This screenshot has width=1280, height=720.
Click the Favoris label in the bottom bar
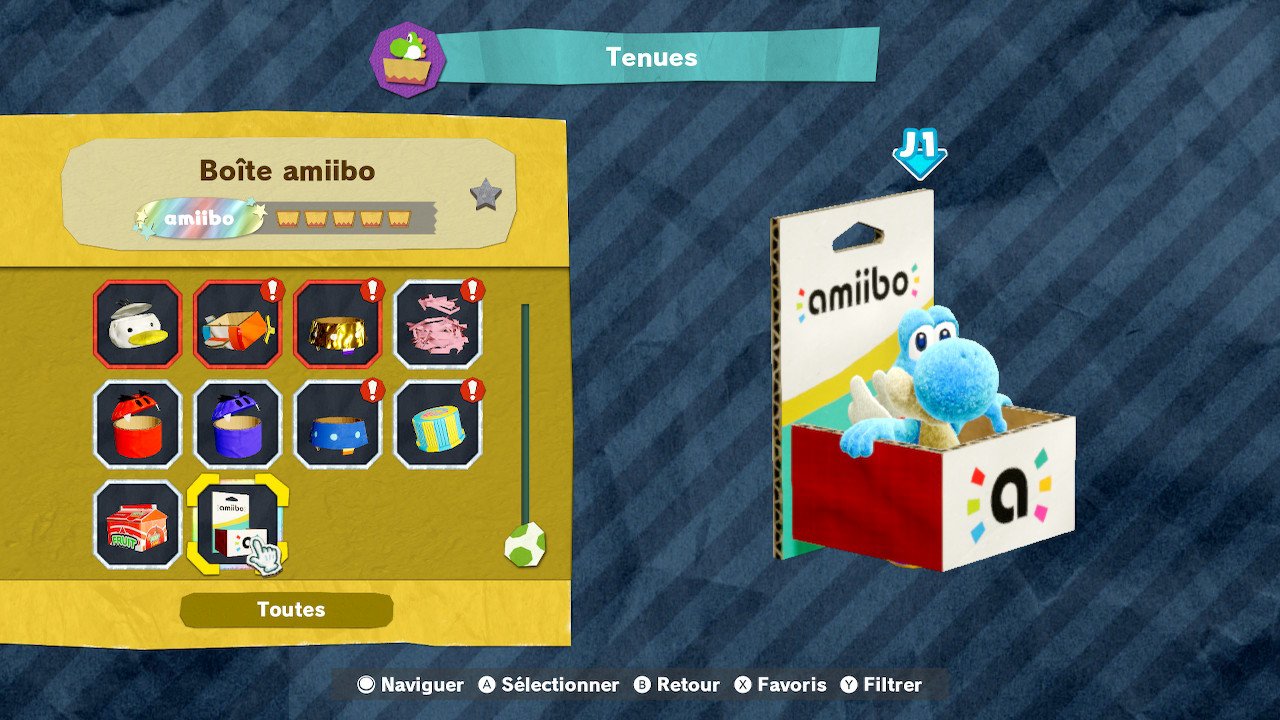pos(791,685)
